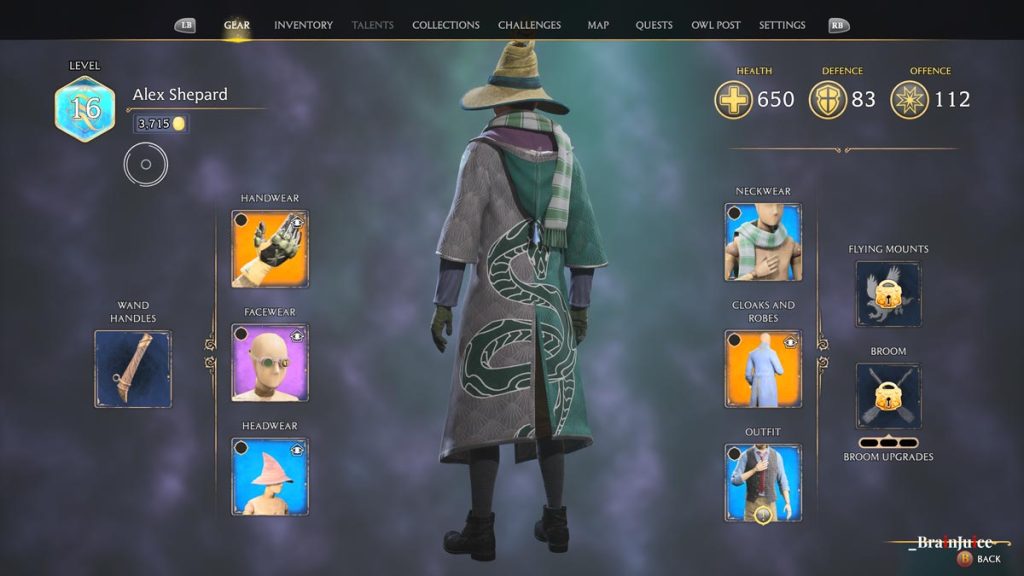
Task: Select the Gear tab
Action: click(x=237, y=25)
